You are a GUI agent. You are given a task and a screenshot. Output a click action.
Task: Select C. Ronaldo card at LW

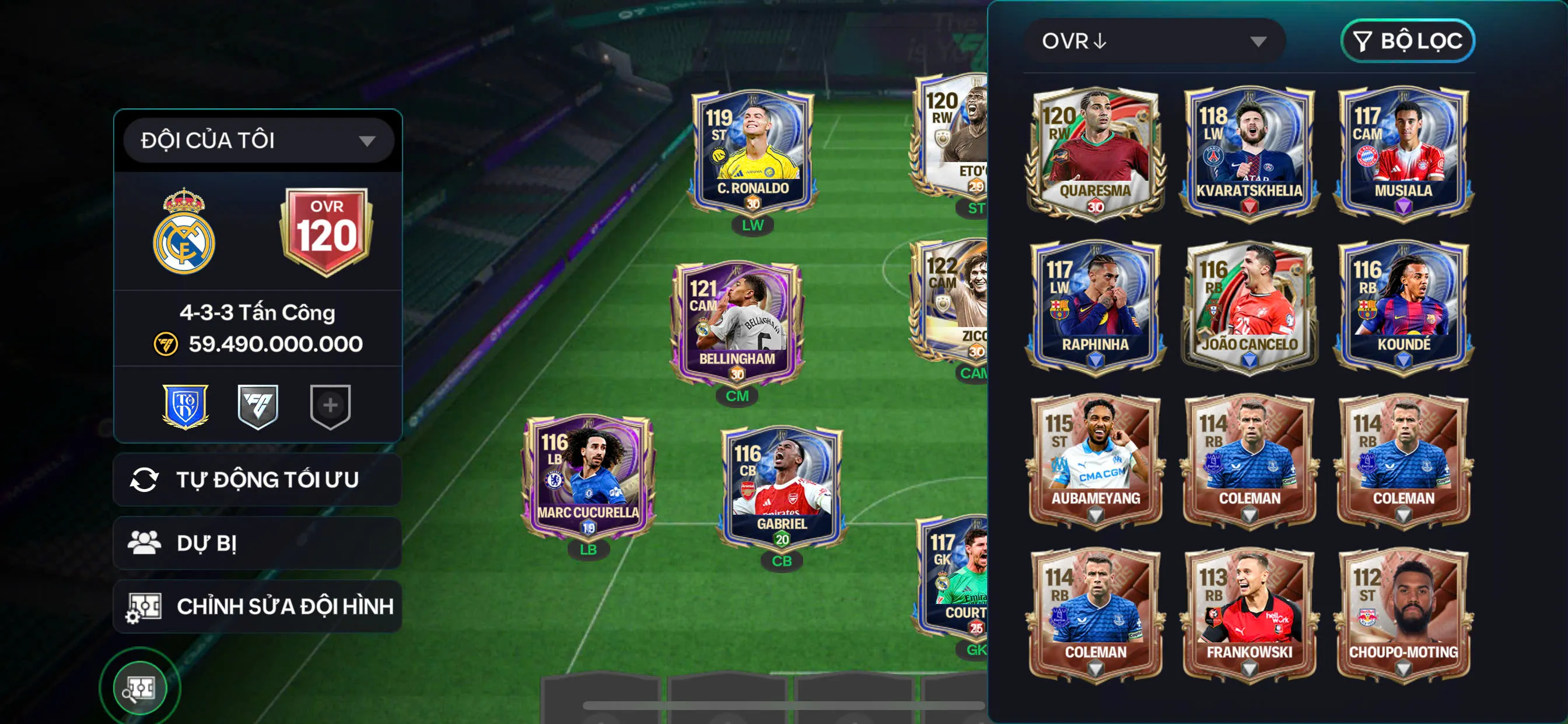(752, 152)
